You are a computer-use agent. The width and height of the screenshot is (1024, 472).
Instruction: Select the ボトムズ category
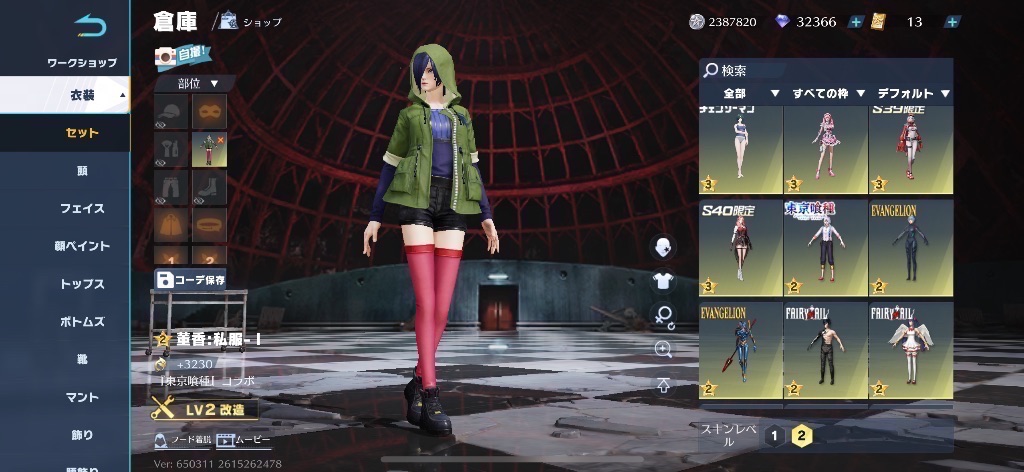tap(82, 322)
